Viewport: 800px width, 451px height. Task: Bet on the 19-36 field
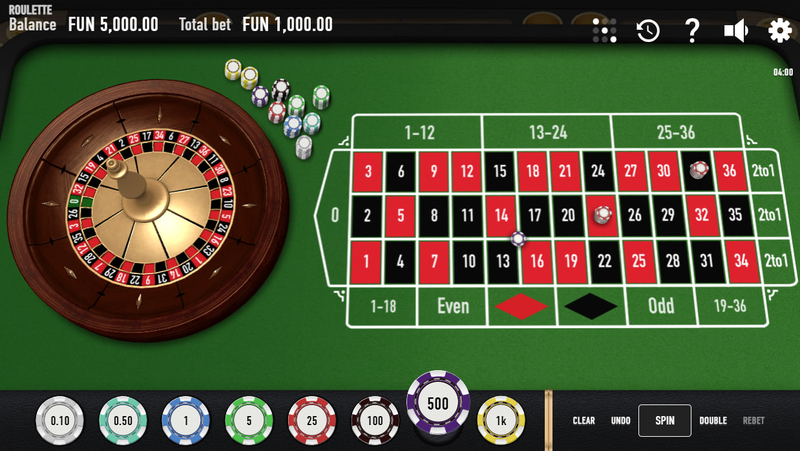pos(728,306)
